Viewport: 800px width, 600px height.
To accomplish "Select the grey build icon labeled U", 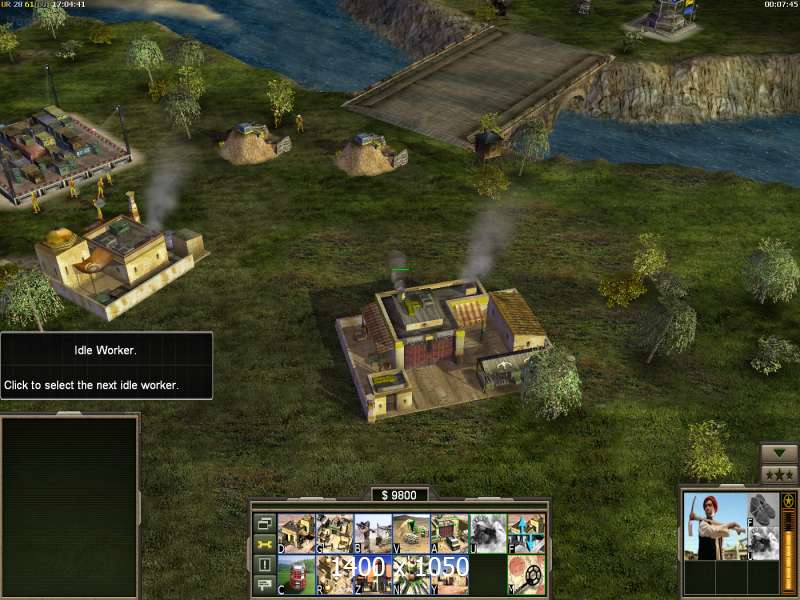I will point(488,533).
